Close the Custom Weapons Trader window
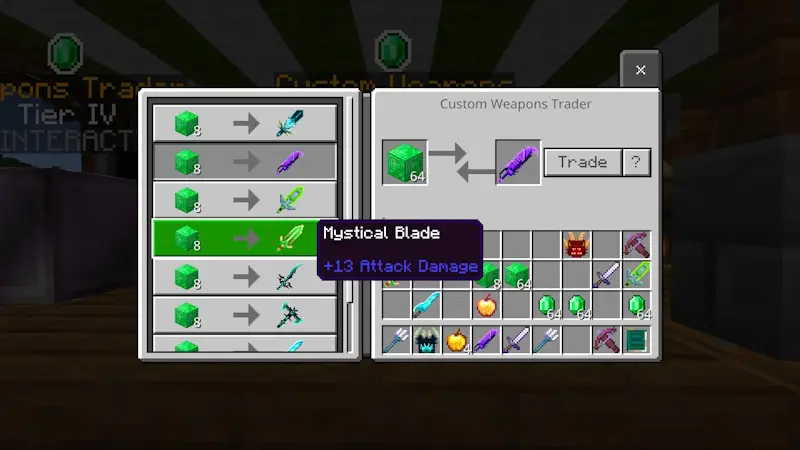The image size is (800, 450). coord(640,70)
